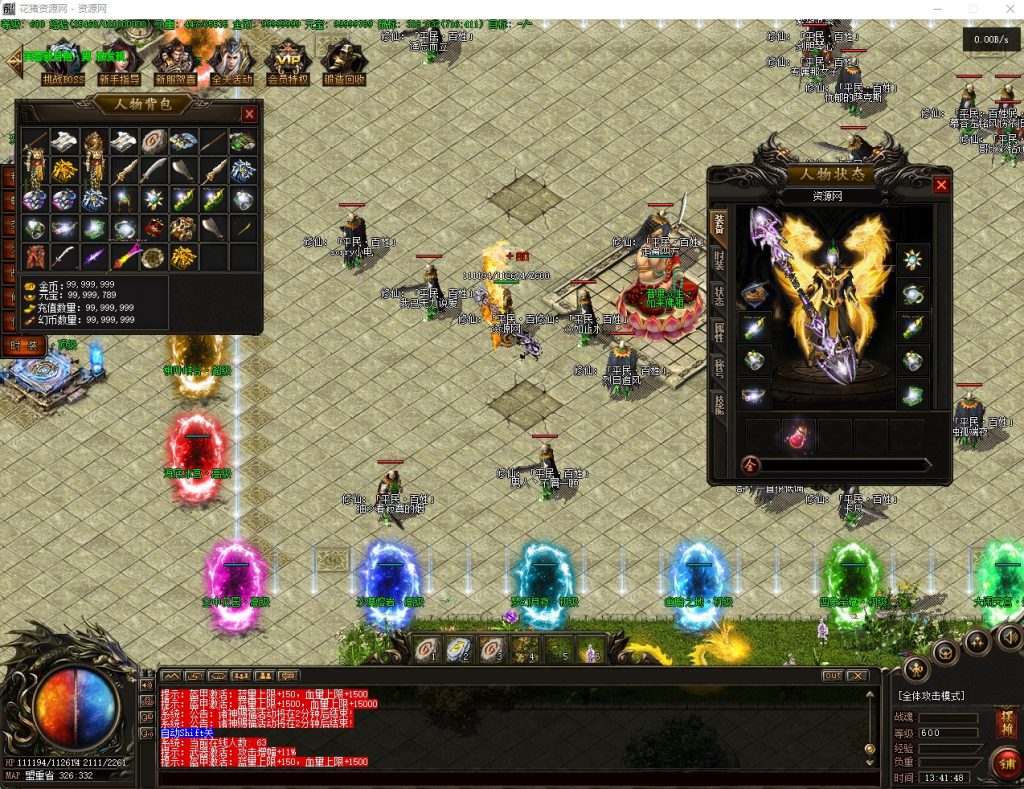Screen dimensions: 1024x789
Task: Select the purple lightning sword in the bag
Action: click(95, 257)
